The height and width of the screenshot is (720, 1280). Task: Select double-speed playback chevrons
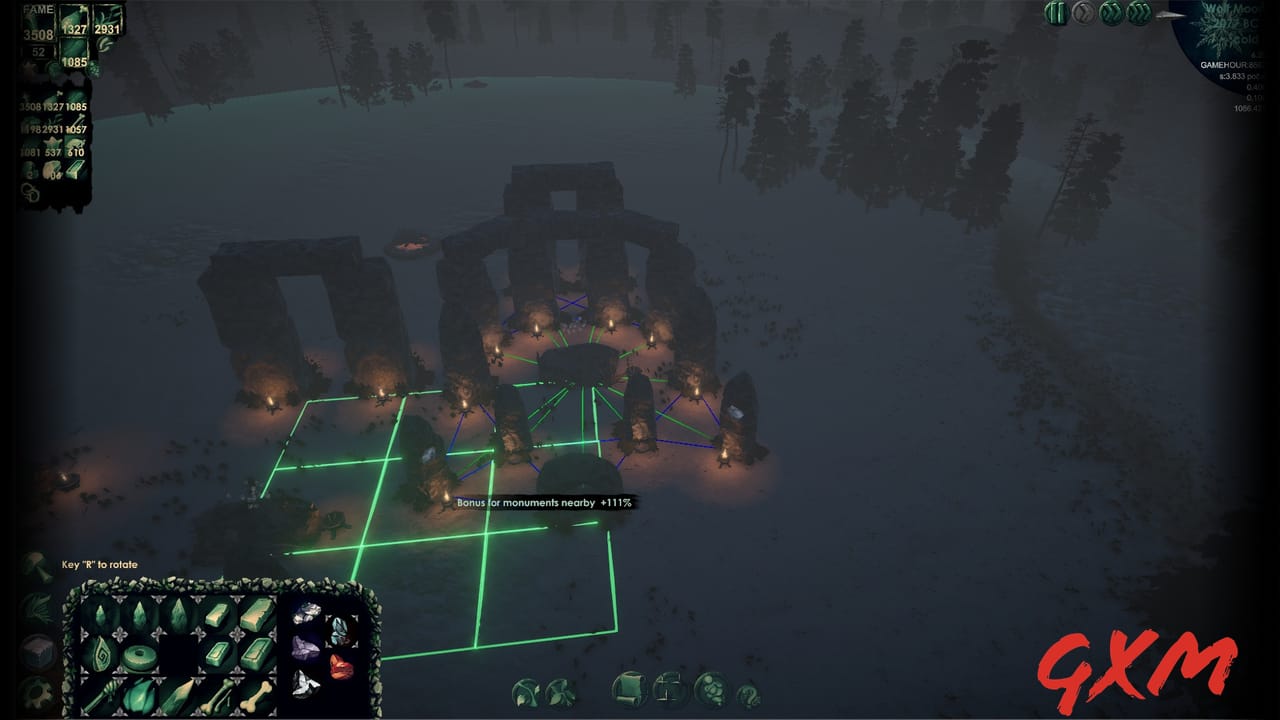tap(1110, 16)
